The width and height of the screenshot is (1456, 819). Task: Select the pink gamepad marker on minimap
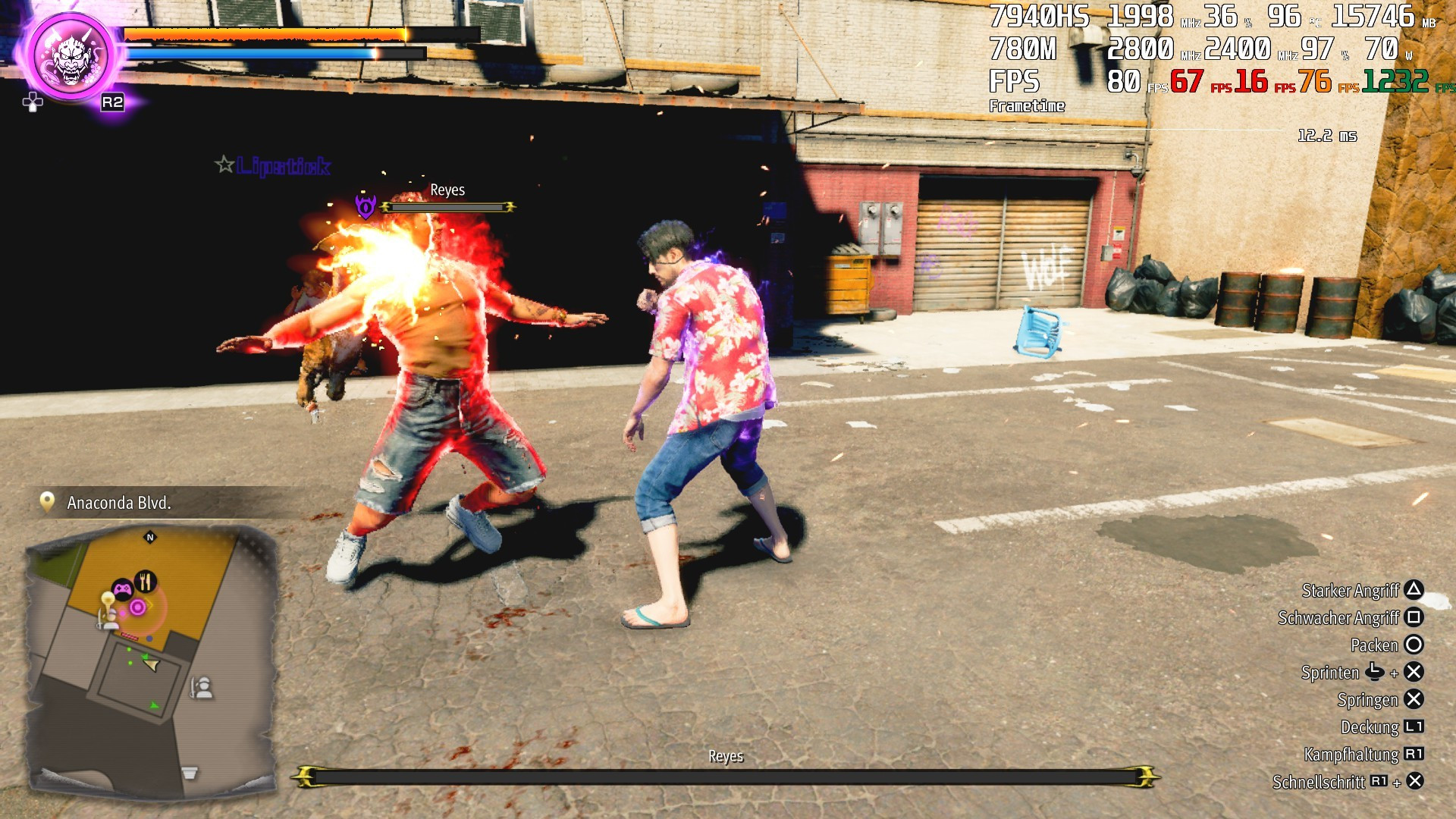[122, 588]
